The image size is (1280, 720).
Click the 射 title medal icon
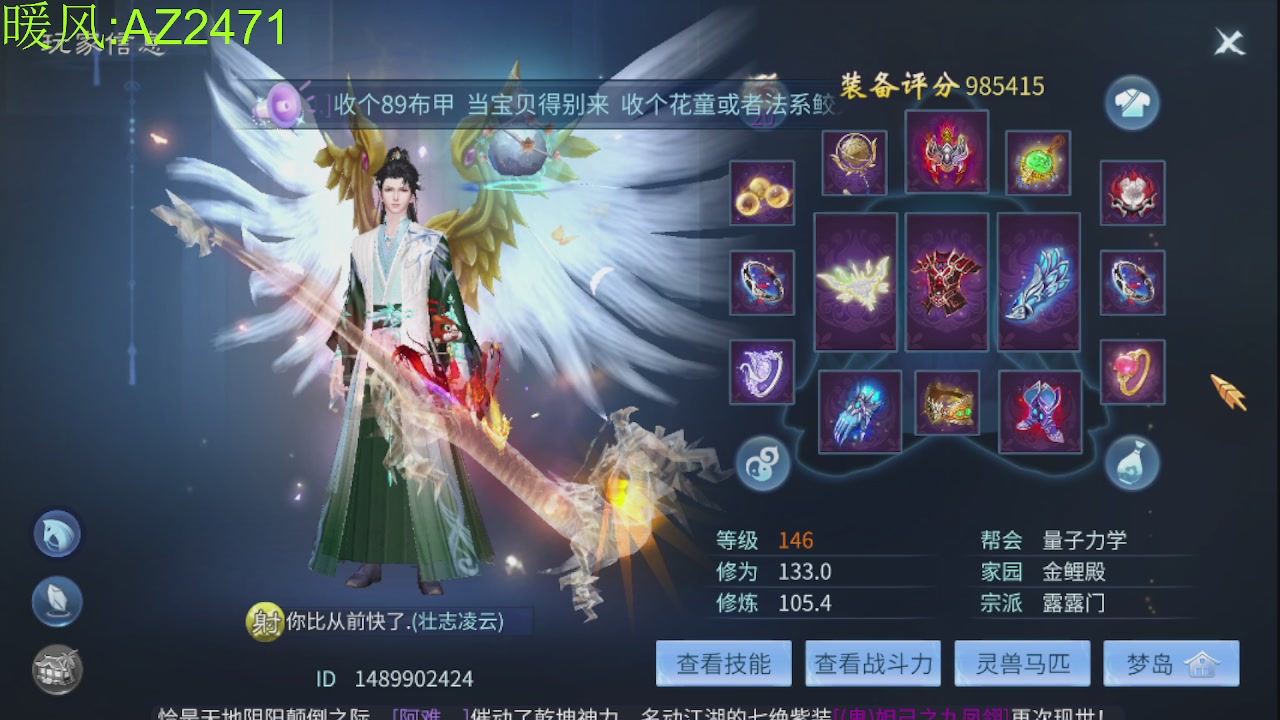[x=266, y=620]
